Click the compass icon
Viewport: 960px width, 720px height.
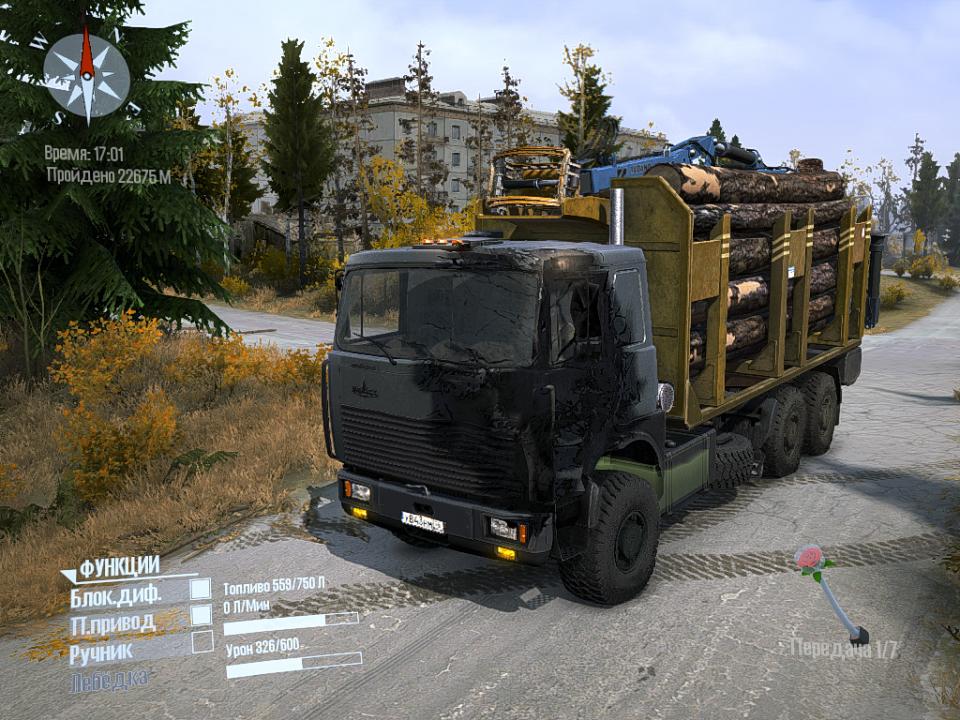[x=86, y=75]
